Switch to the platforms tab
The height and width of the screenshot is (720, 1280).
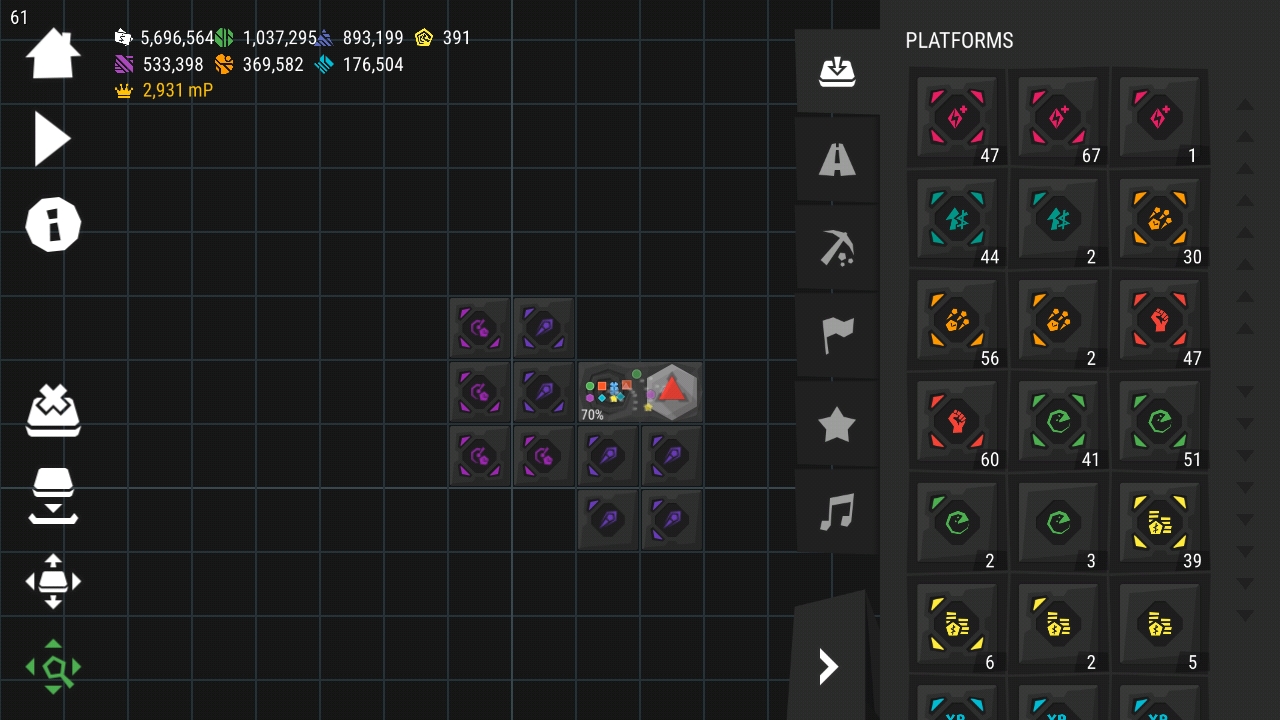[837, 72]
